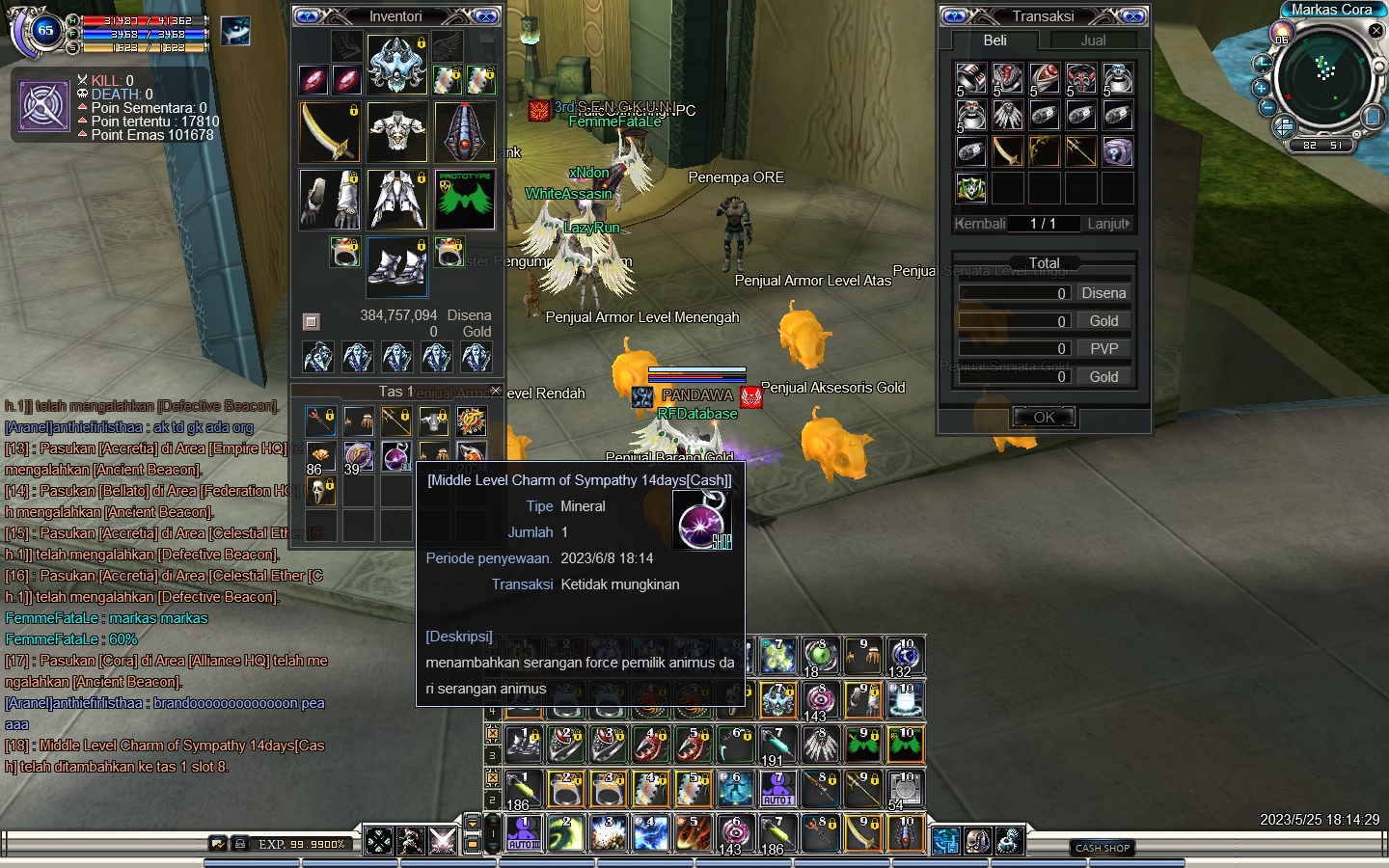Switch to the Jual tab
Viewport: 1389px width, 868px height.
pyautogui.click(x=1093, y=41)
